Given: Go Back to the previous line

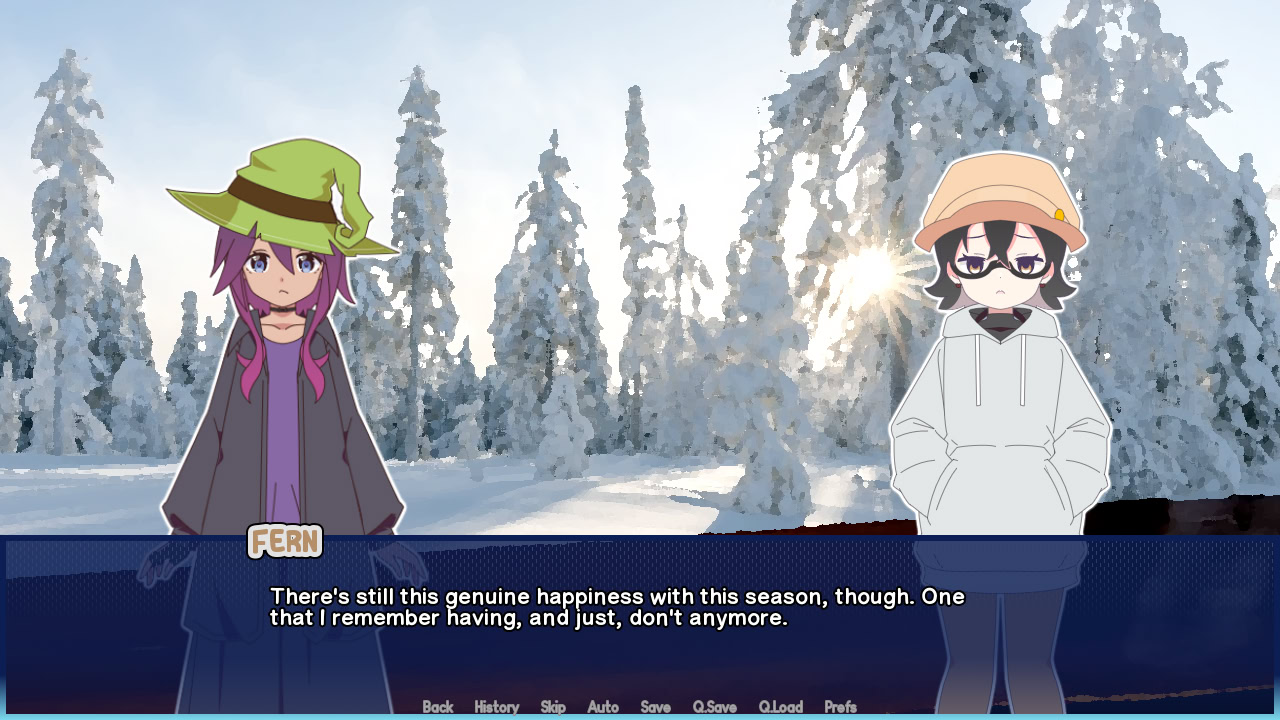Looking at the screenshot, I should coord(438,707).
